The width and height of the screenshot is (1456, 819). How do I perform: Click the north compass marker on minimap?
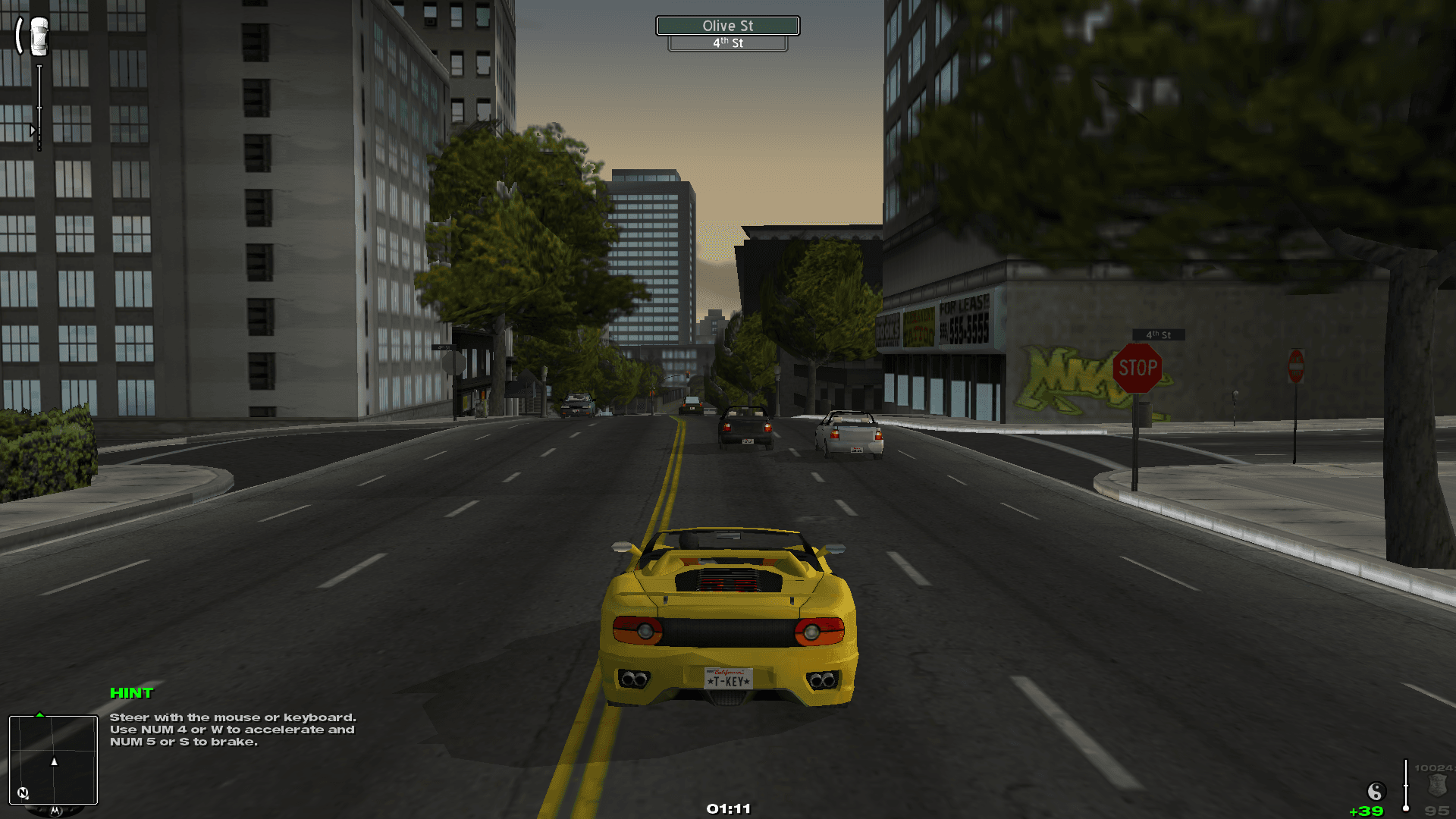coord(23,793)
